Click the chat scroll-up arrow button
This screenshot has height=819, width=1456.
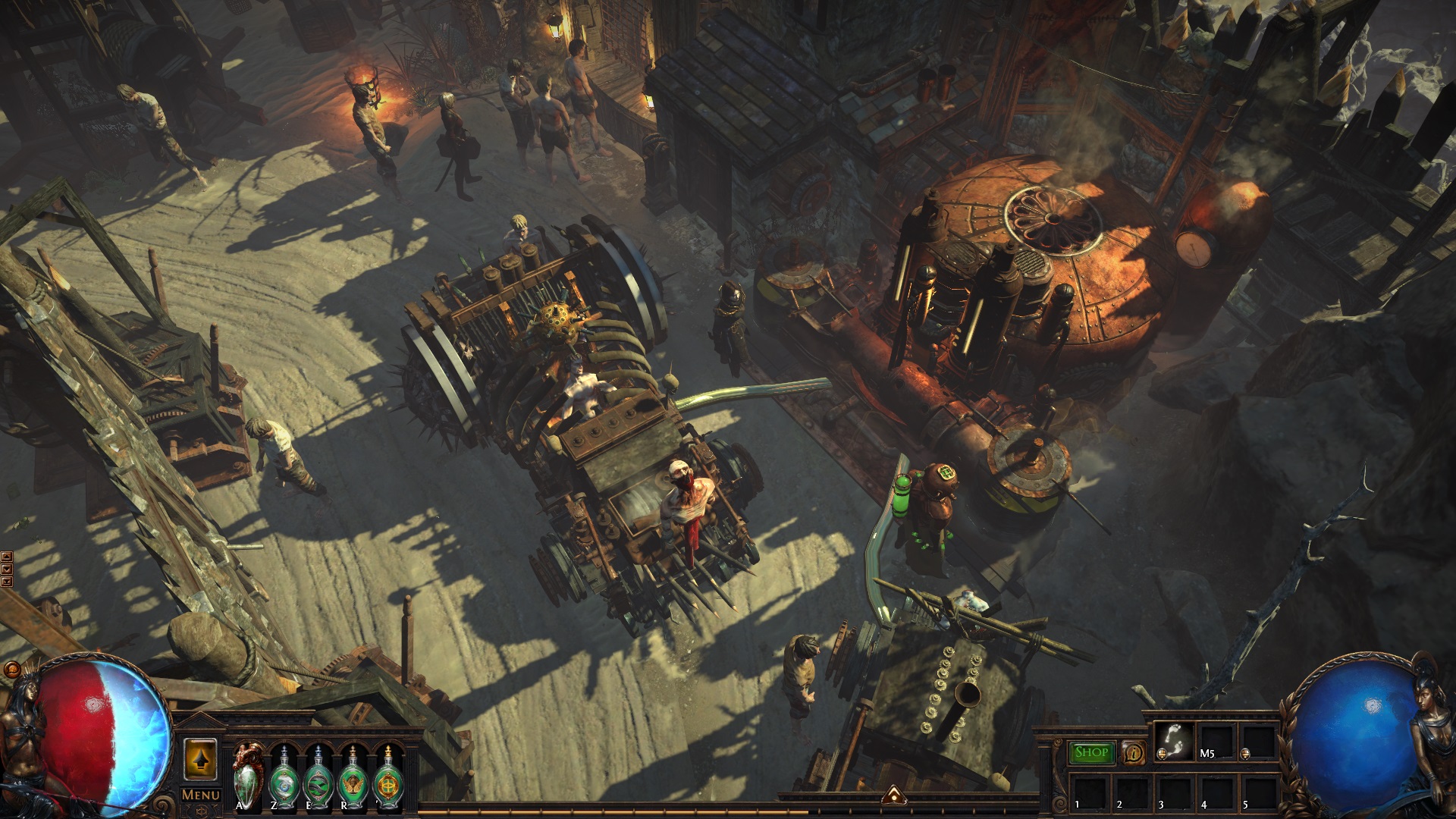tap(7, 557)
